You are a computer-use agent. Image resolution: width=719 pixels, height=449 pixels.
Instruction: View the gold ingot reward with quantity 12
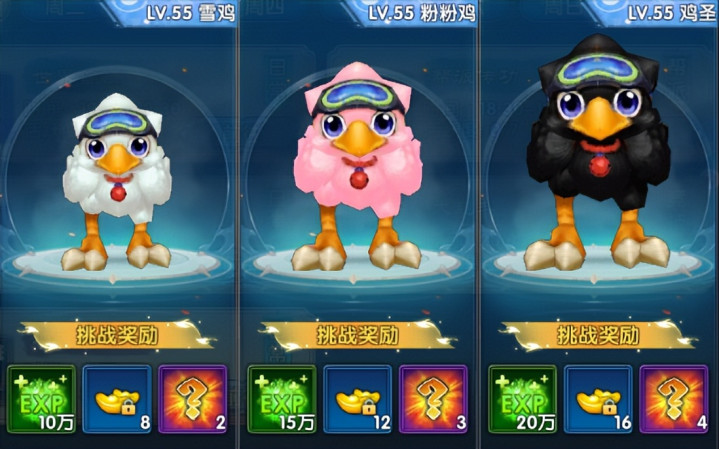pos(359,398)
